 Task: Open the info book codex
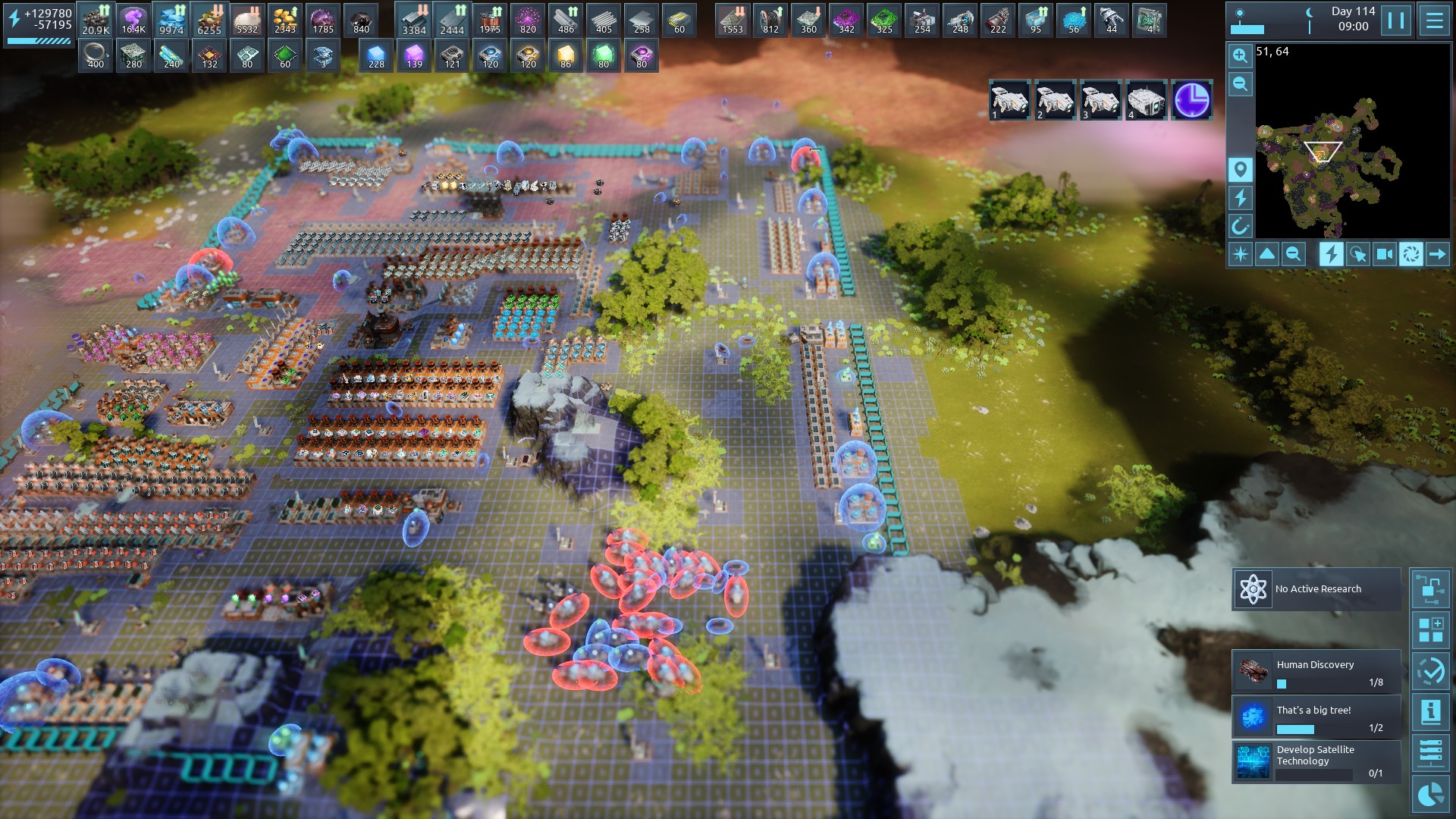click(1430, 712)
